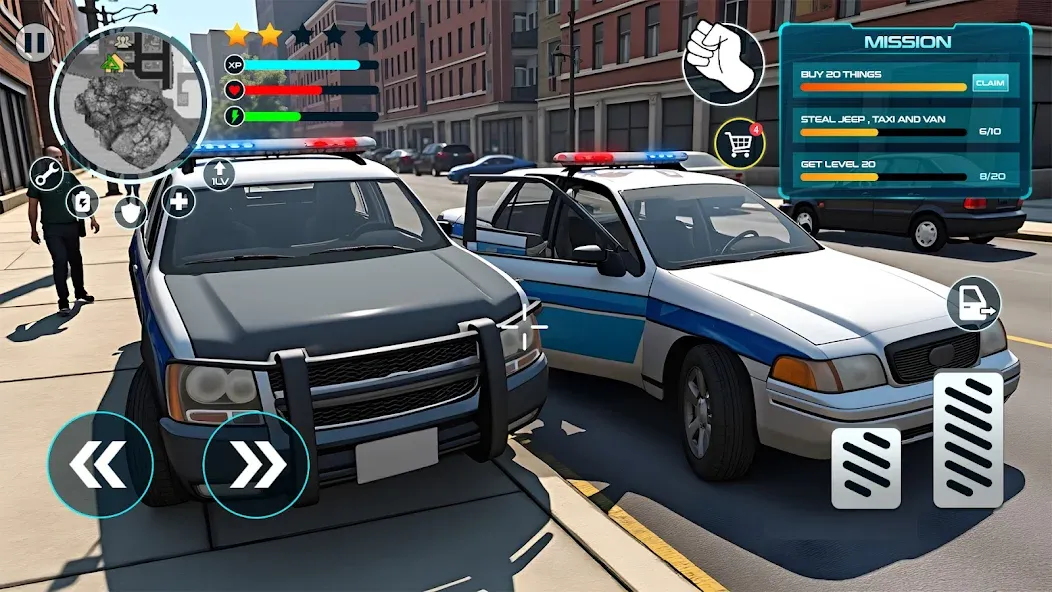Steer left with the left arrow button

(x=100, y=464)
